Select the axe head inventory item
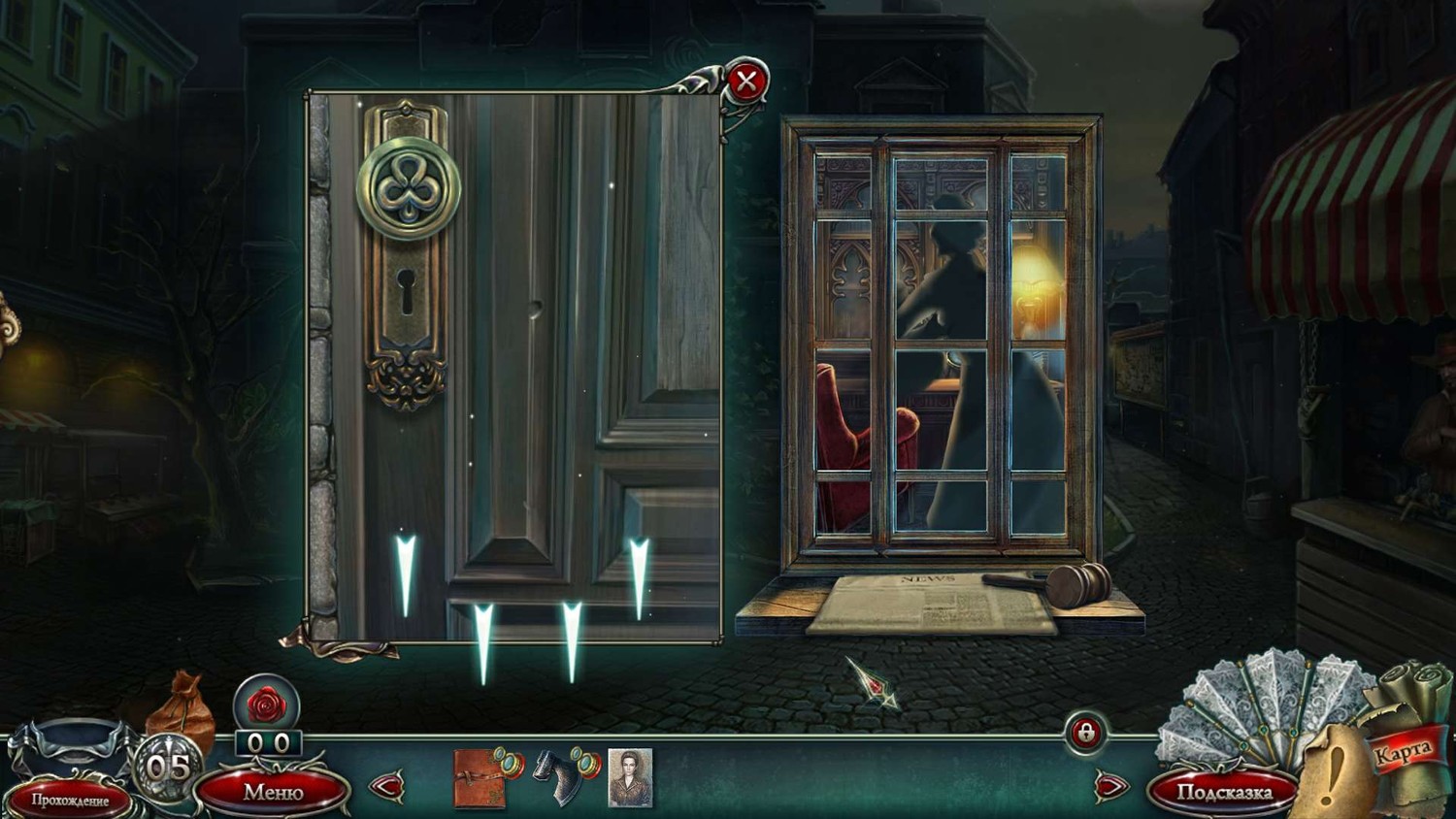This screenshot has height=819, width=1456. (x=563, y=777)
